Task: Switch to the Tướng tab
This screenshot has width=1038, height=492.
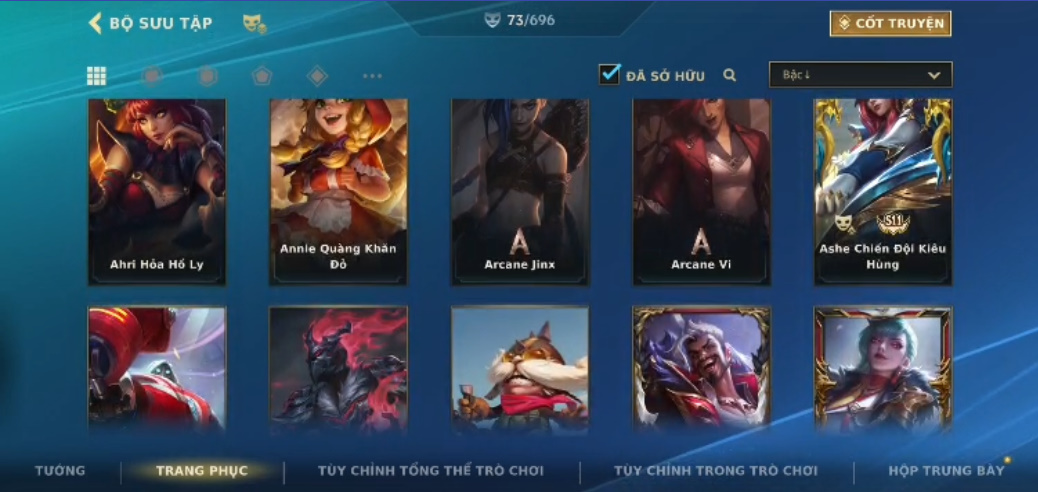Action: [x=60, y=470]
